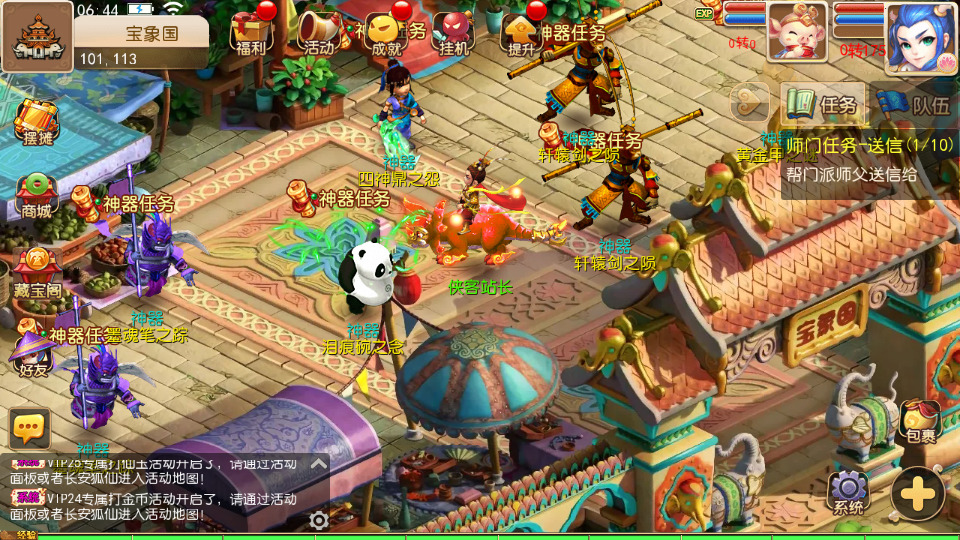Viewport: 960px width, 540px height.
Task: Open the 藏宝阁 treasure pavilion icon
Action: pos(36,272)
